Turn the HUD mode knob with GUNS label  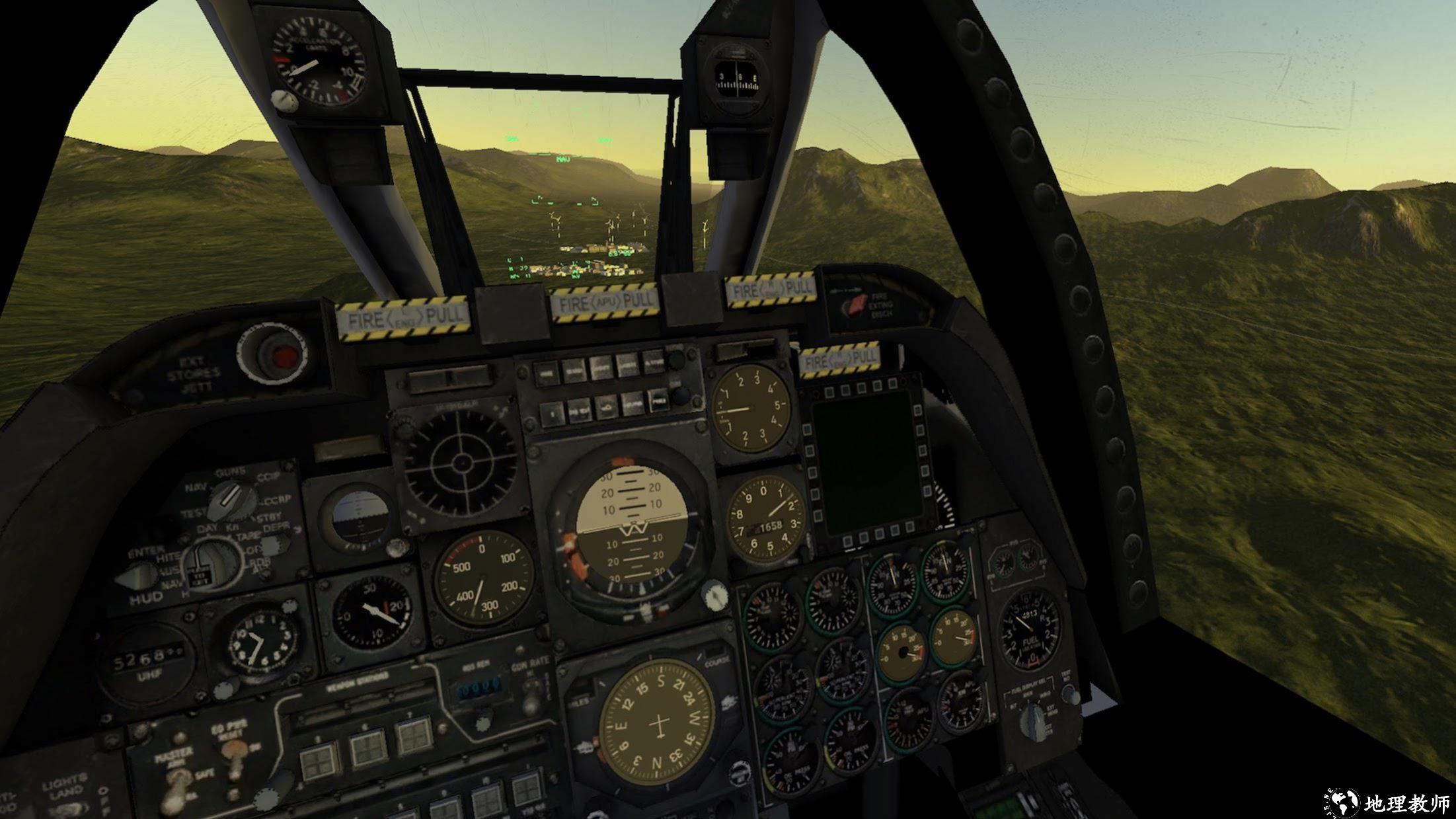[231, 499]
